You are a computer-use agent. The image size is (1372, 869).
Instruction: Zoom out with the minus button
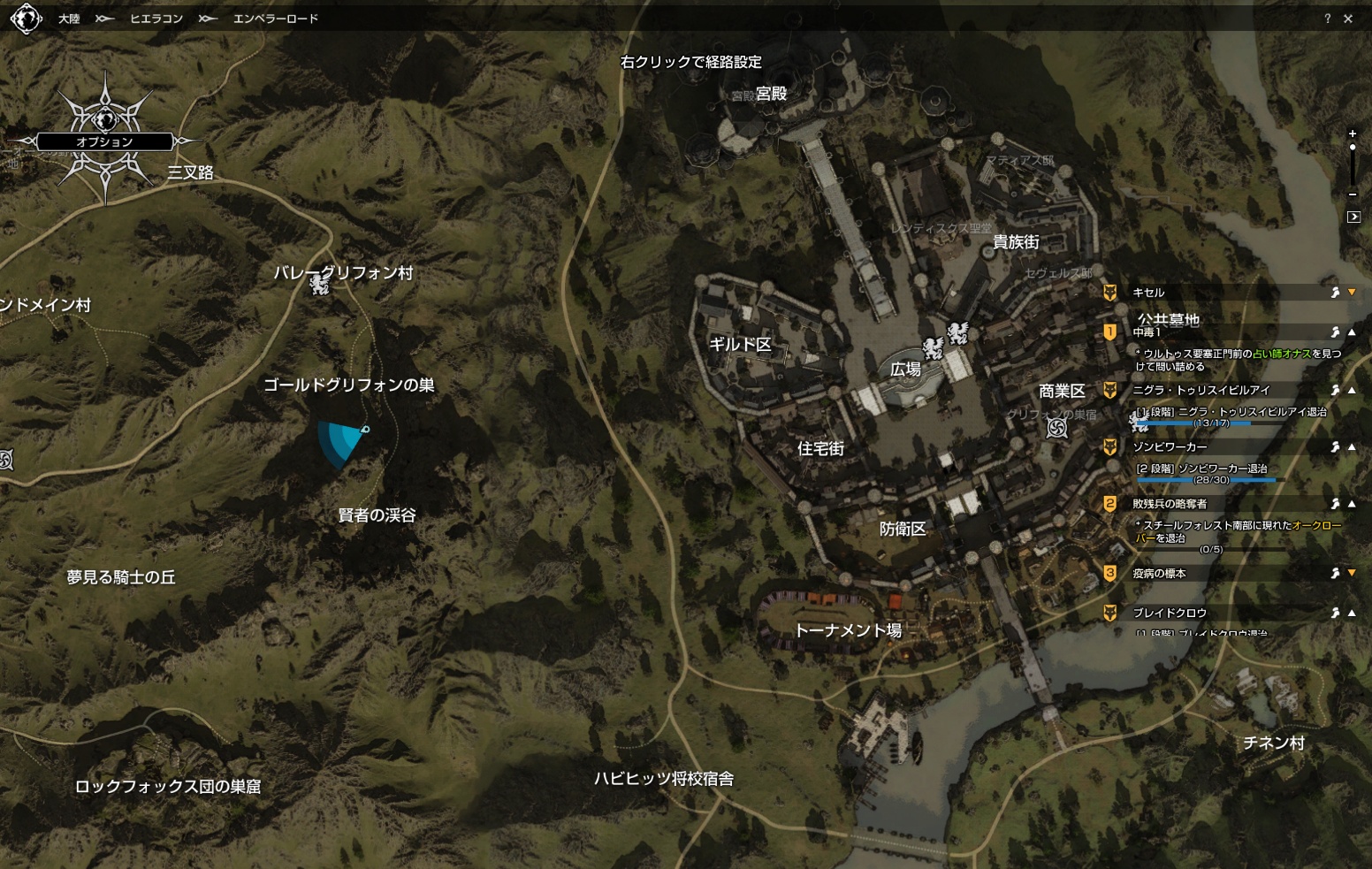(x=1353, y=194)
